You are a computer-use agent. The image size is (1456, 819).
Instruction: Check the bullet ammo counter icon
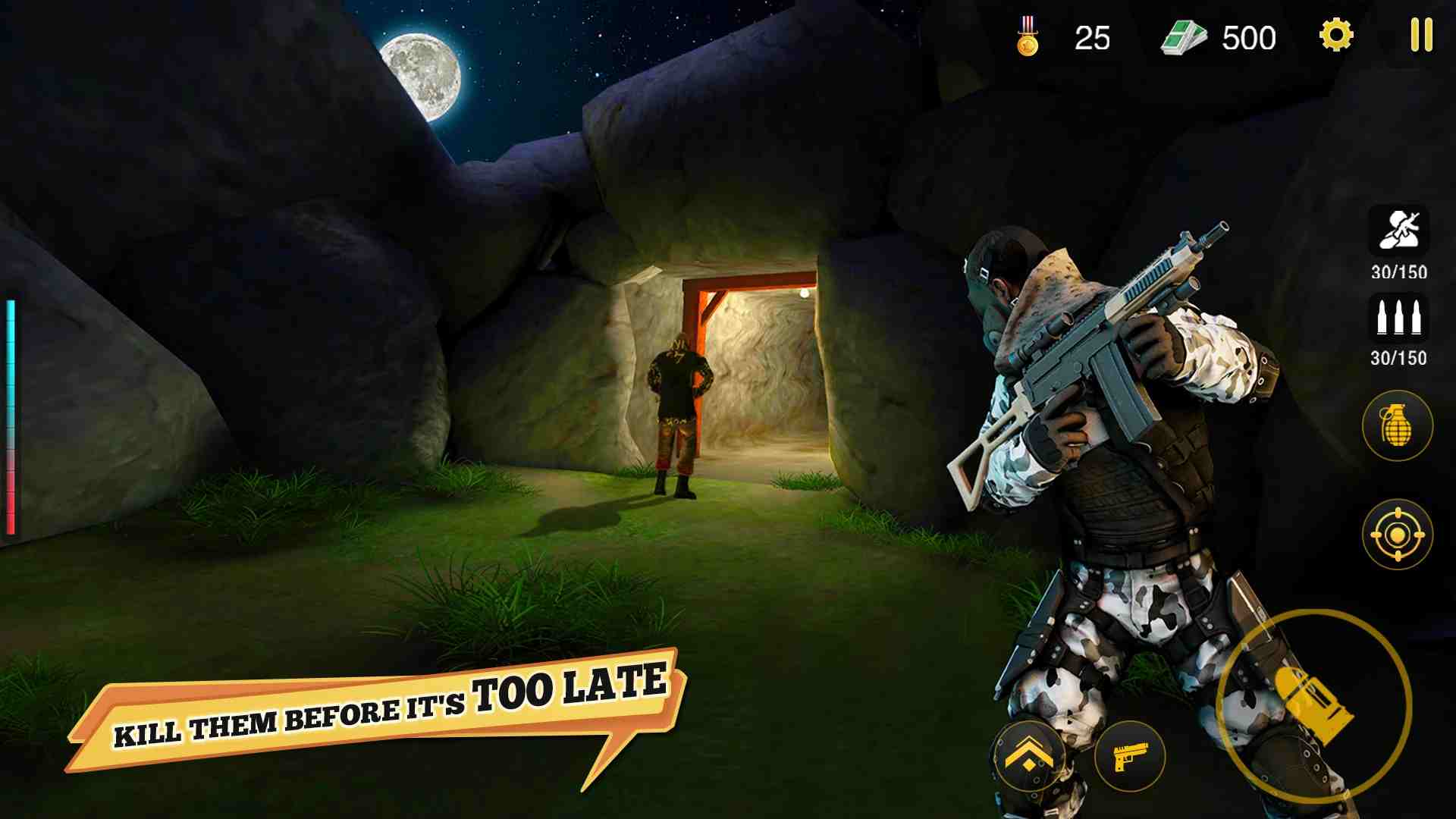[x=1398, y=318]
